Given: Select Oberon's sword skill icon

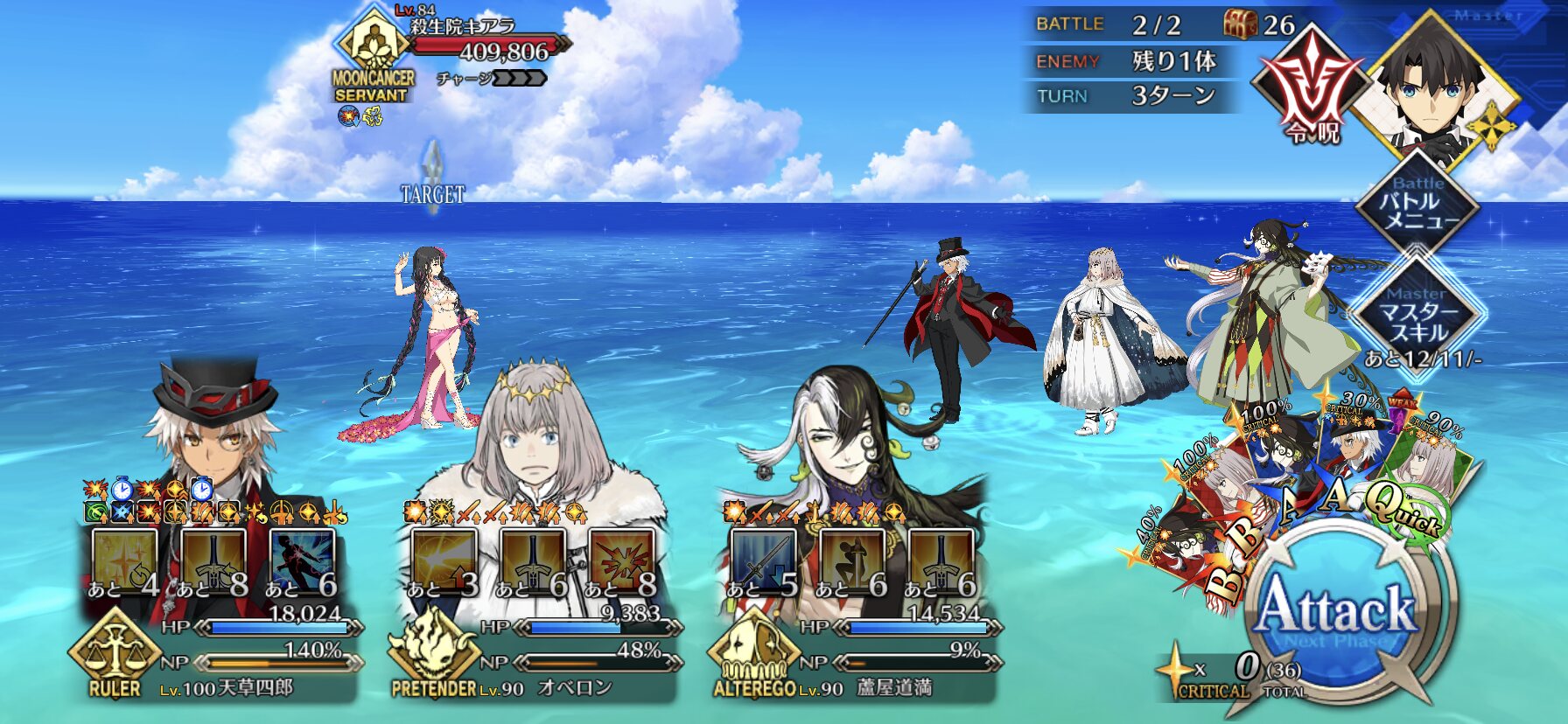Looking at the screenshot, I should coord(534,560).
